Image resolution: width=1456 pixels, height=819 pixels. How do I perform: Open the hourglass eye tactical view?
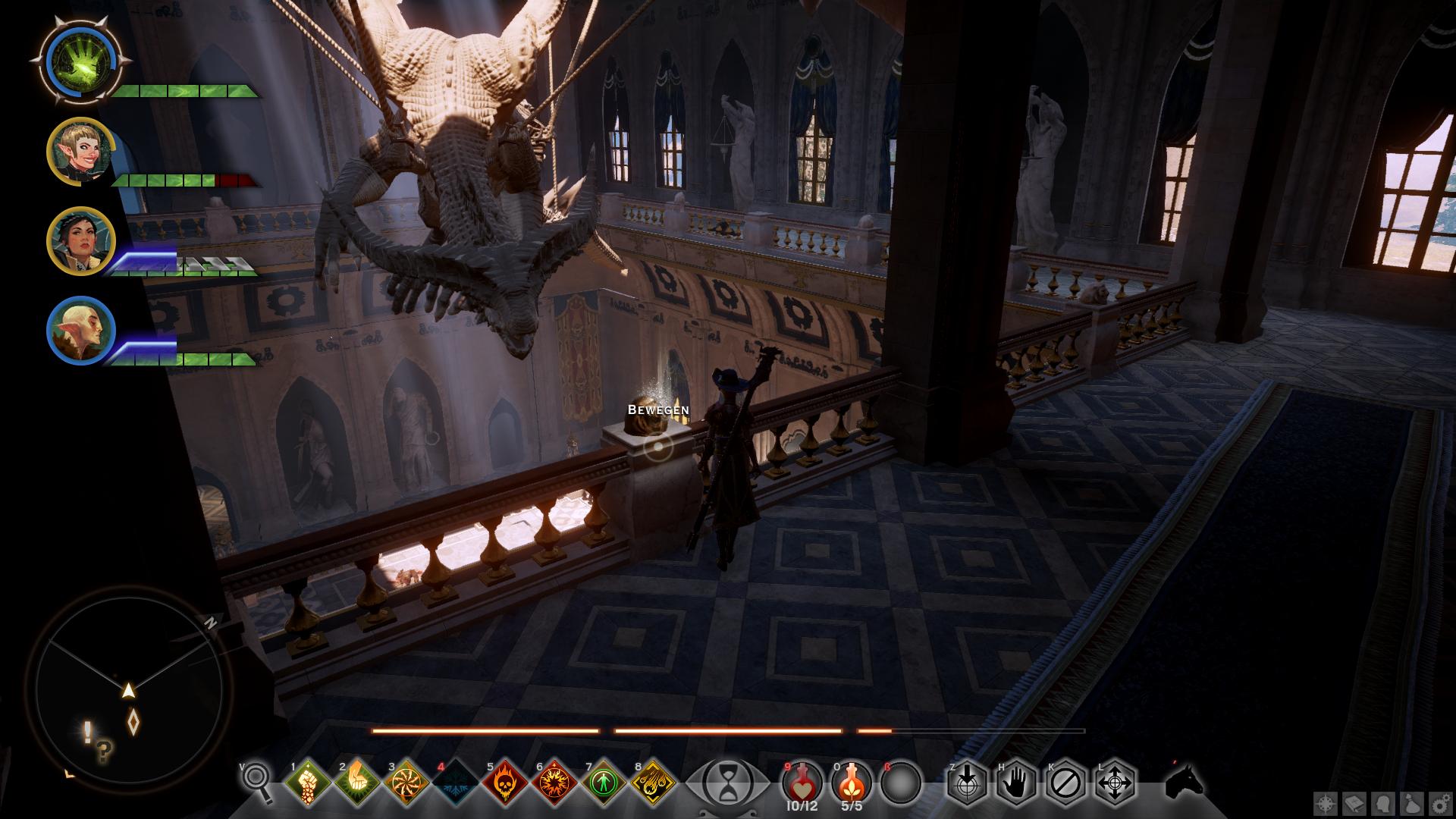click(x=727, y=783)
